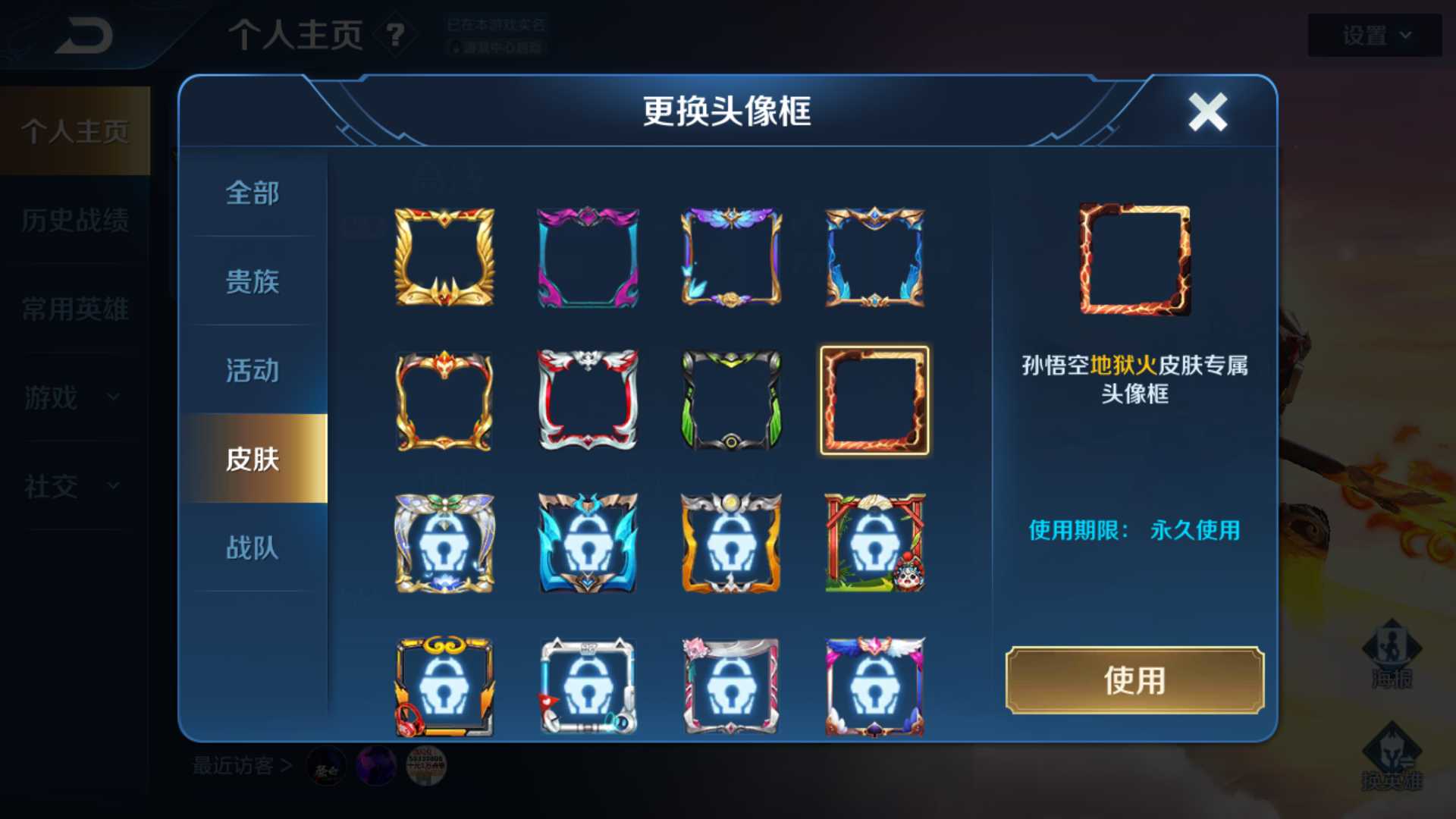Select the golden winged avatar frame

pyautogui.click(x=446, y=258)
